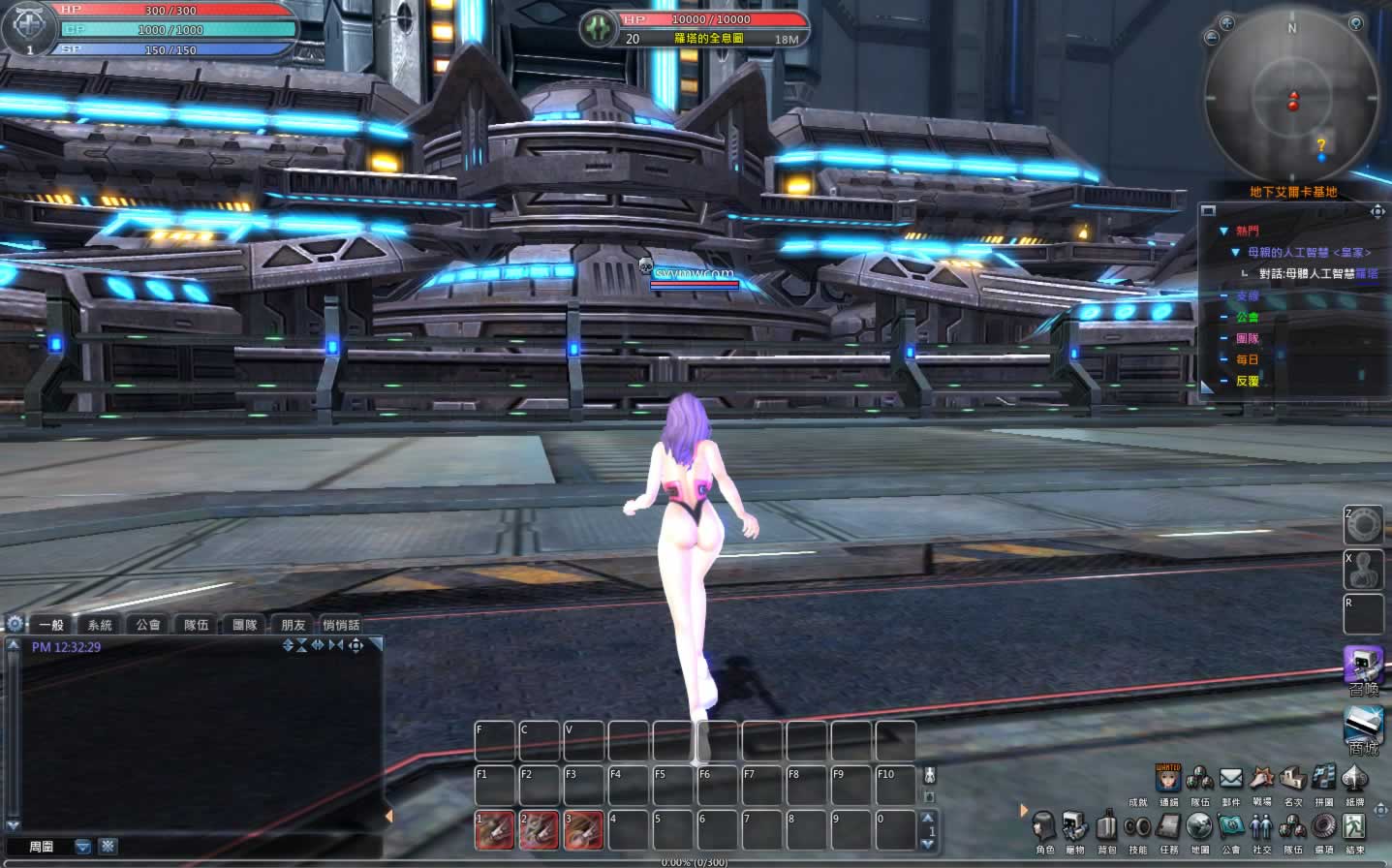Viewport: 1392px width, 868px height.
Task: Click the minimap zoom-in plus button
Action: coord(1227,22)
